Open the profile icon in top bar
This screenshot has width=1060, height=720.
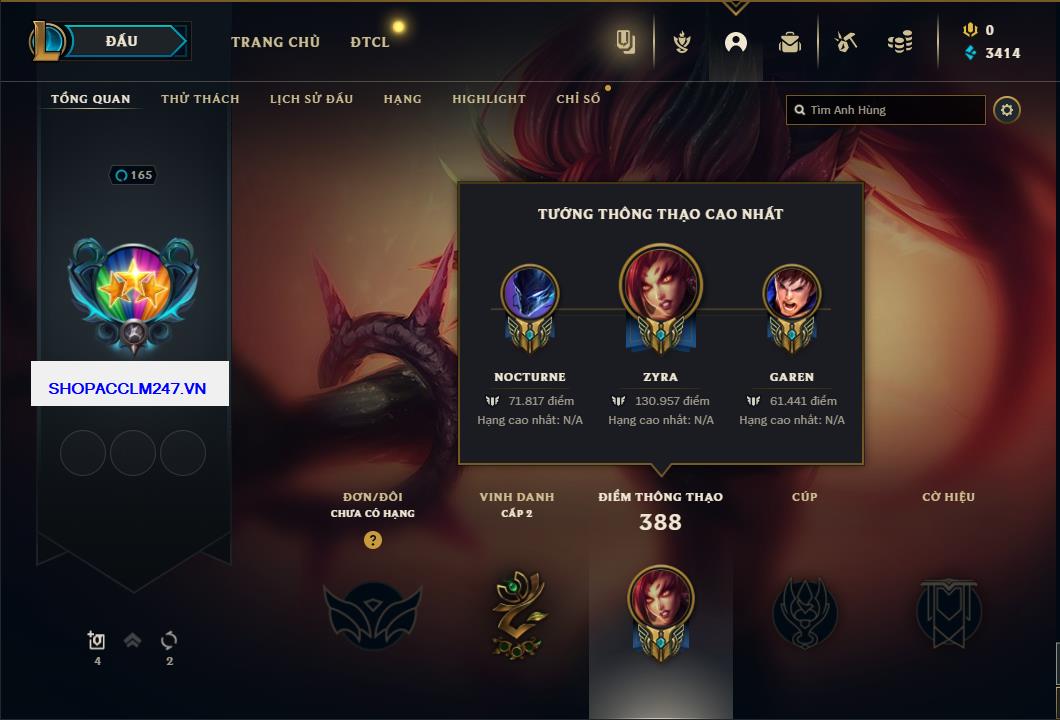pos(736,42)
